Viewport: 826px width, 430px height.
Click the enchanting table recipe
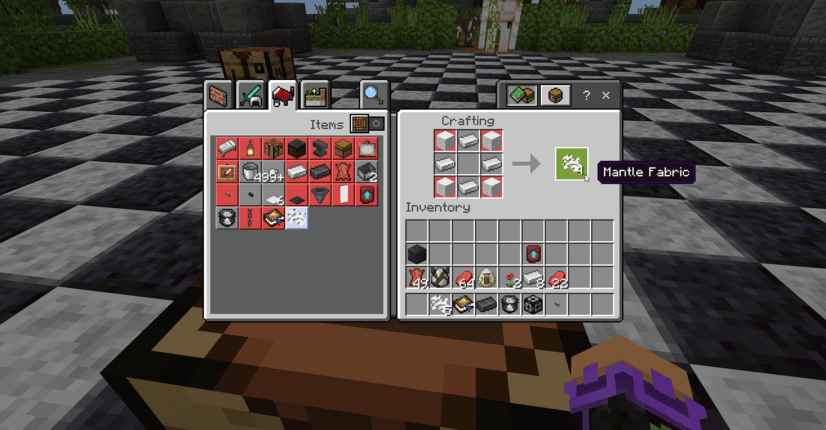pos(273,217)
